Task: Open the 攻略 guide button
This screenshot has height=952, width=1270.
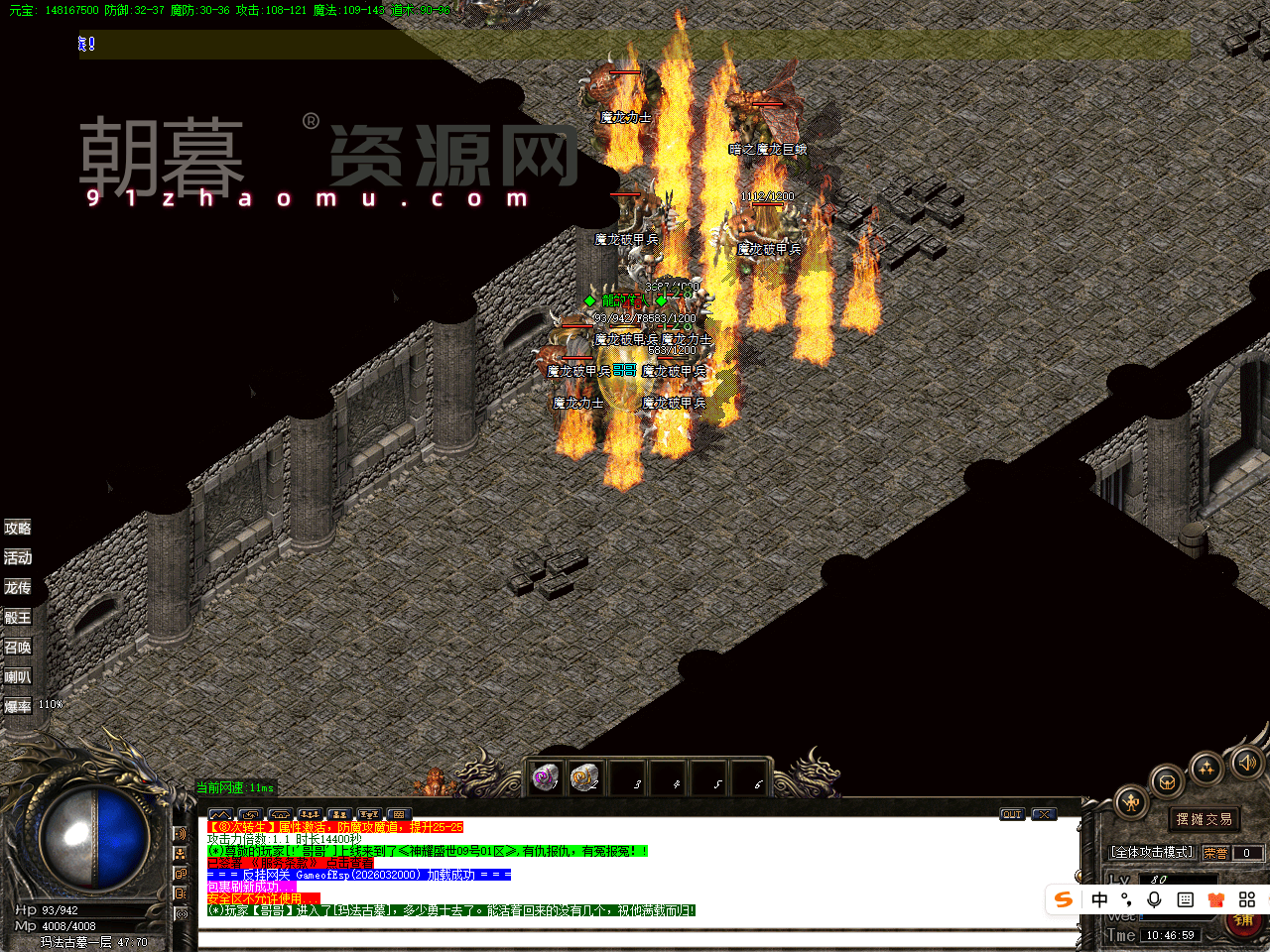Action: point(18,529)
